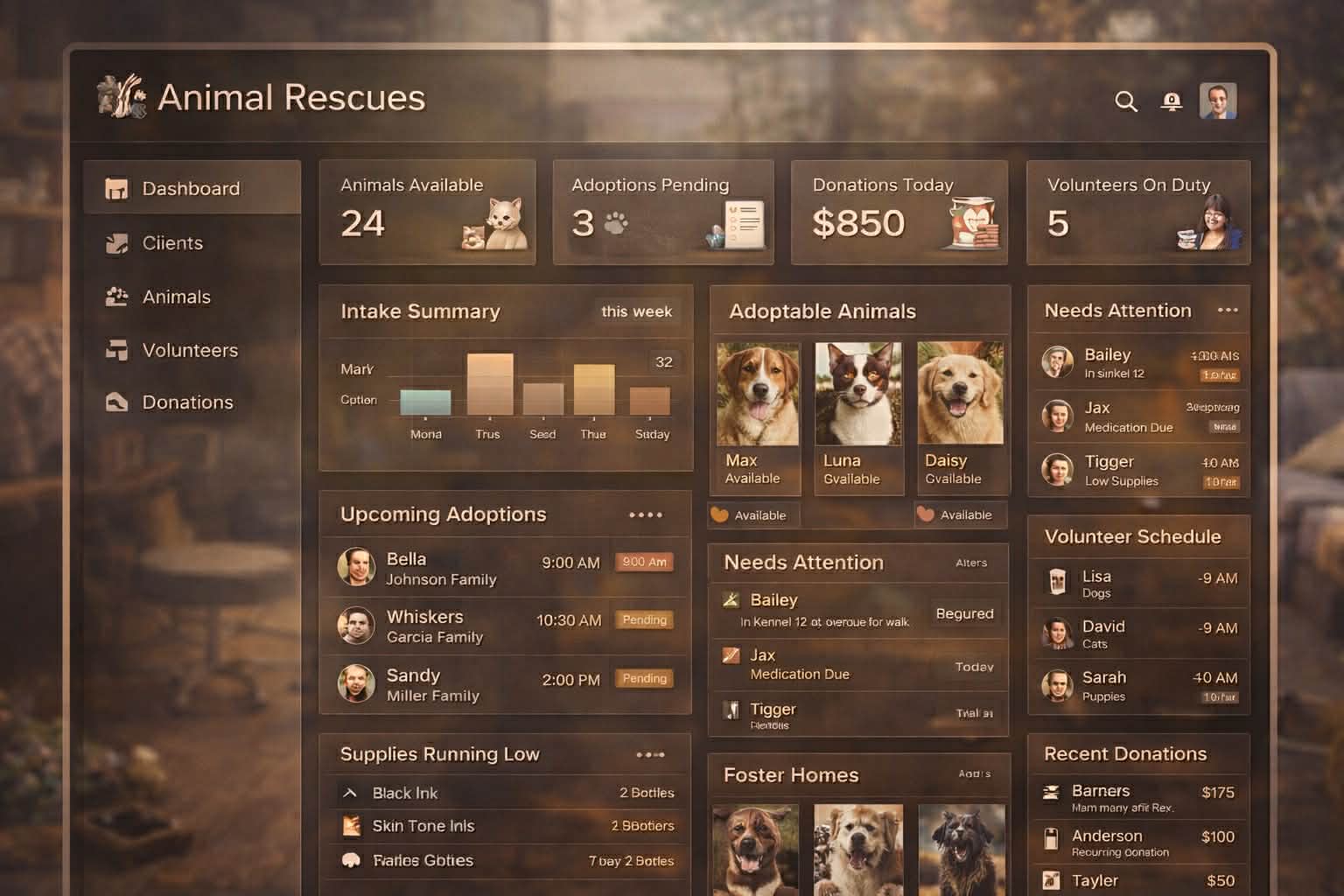Screen dimensions: 1344x896
Task: Click the Begured button next to Bailey
Action: point(964,613)
